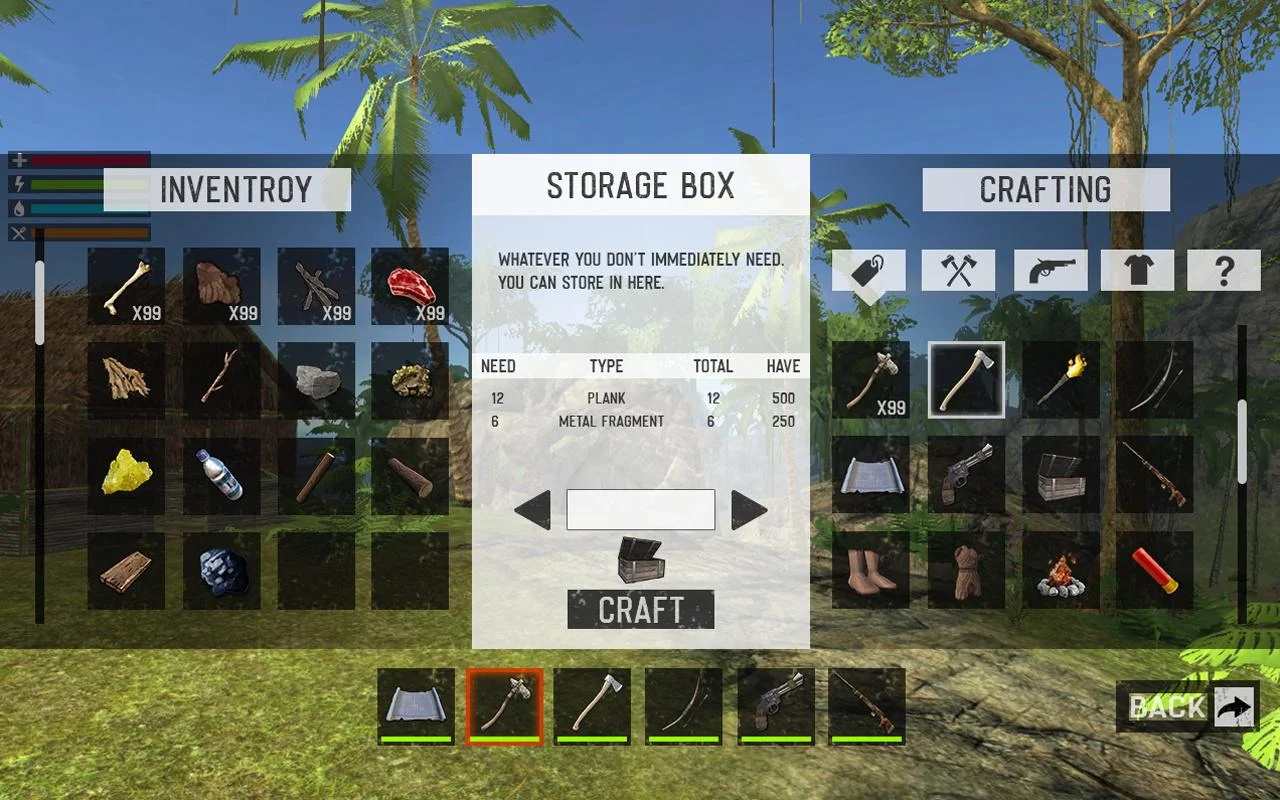Select the price tag crafting tab
The image size is (1280, 800).
[869, 270]
